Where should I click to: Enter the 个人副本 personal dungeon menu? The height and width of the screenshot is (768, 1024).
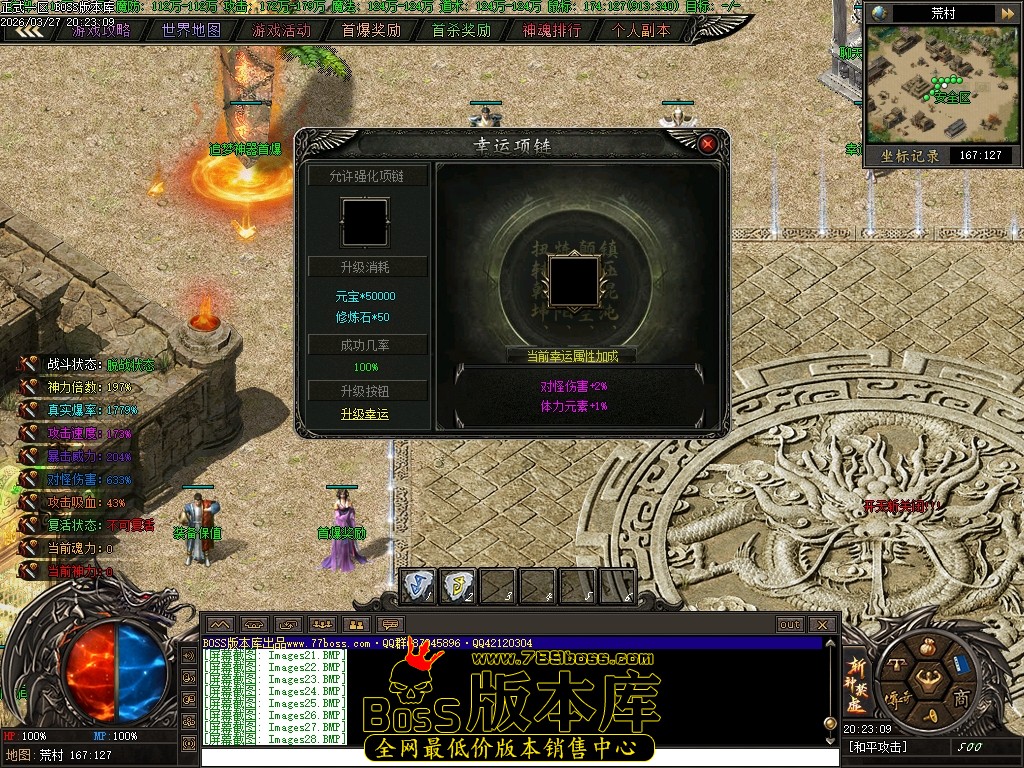(x=641, y=30)
